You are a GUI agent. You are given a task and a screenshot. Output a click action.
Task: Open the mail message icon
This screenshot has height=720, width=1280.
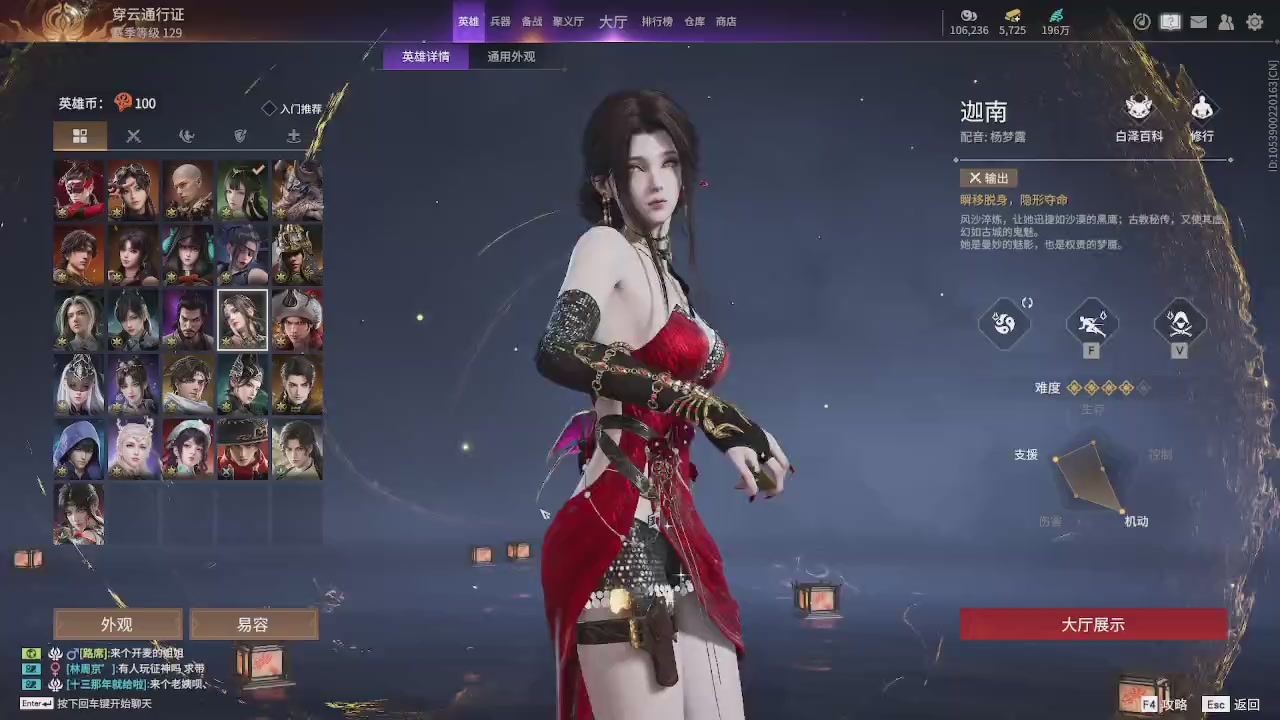1198,22
